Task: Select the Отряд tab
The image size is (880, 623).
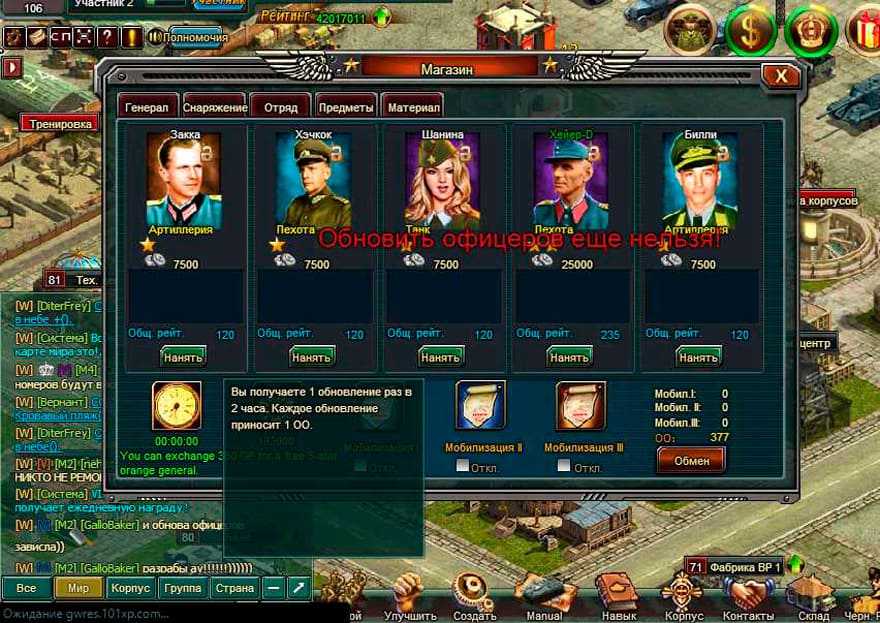Action: tap(280, 106)
